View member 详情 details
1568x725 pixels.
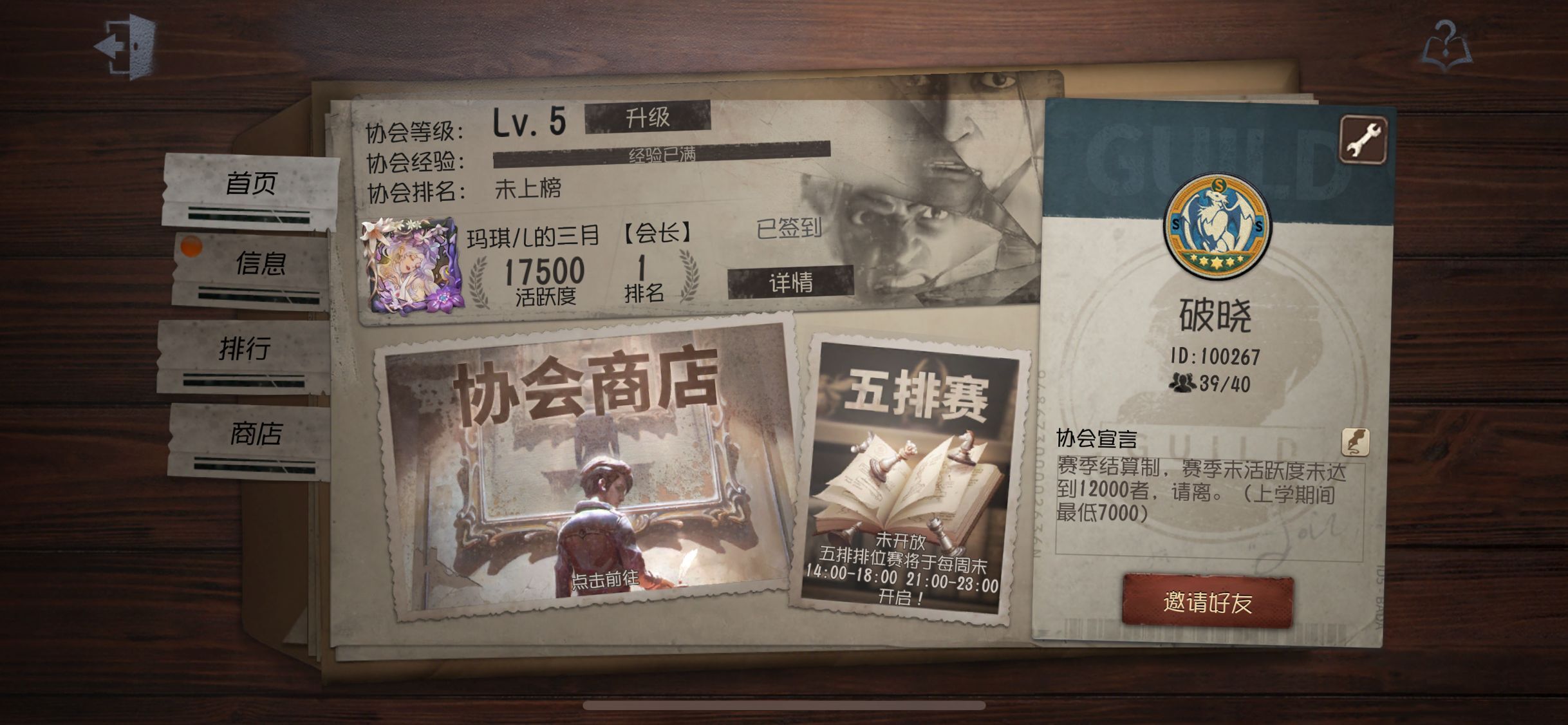[x=790, y=282]
